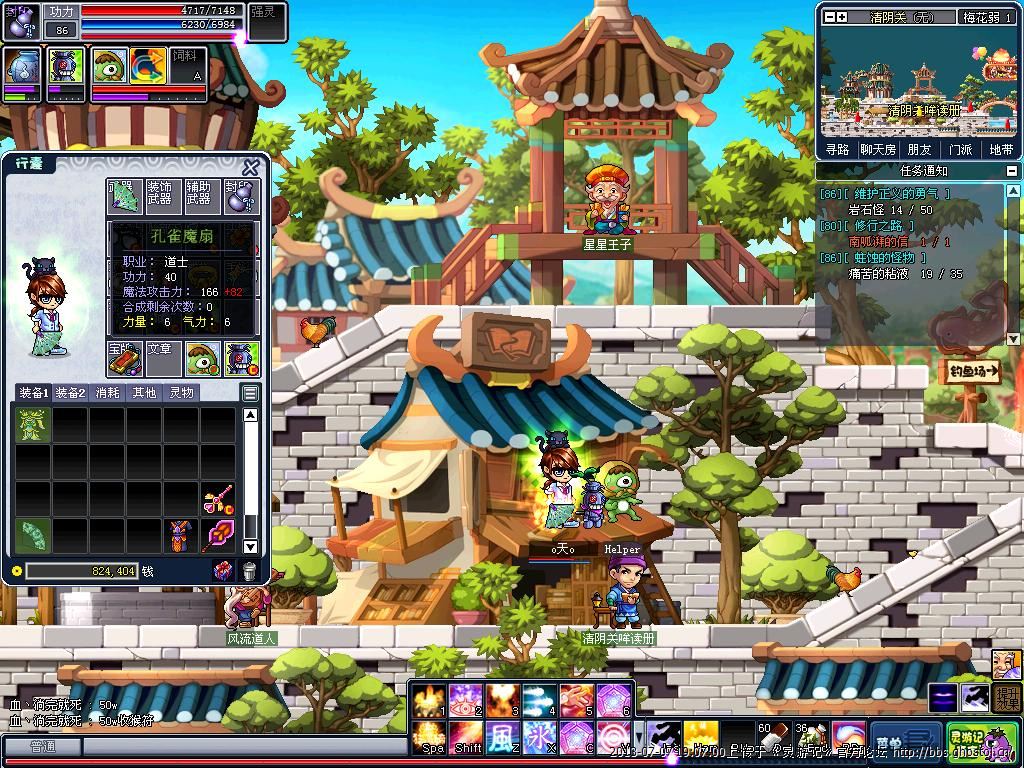Viewport: 1024px width, 768px height.
Task: Click the 寻路 pathfinding button
Action: (x=838, y=149)
